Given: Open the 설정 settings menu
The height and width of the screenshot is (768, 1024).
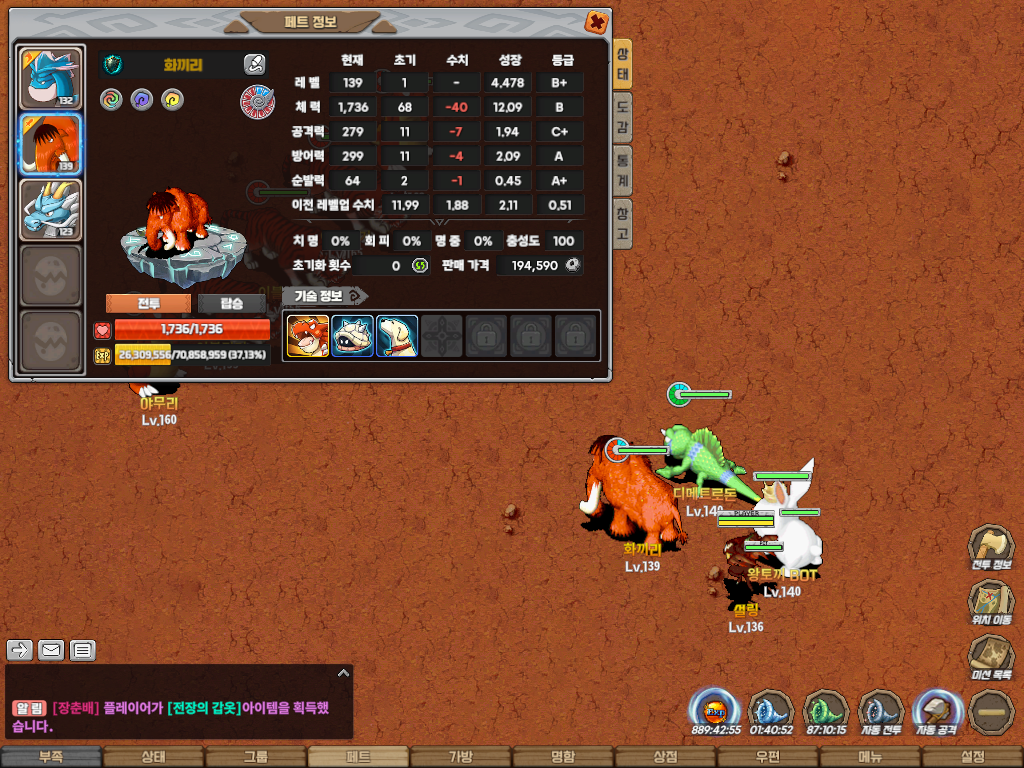Looking at the screenshot, I should pos(972,757).
